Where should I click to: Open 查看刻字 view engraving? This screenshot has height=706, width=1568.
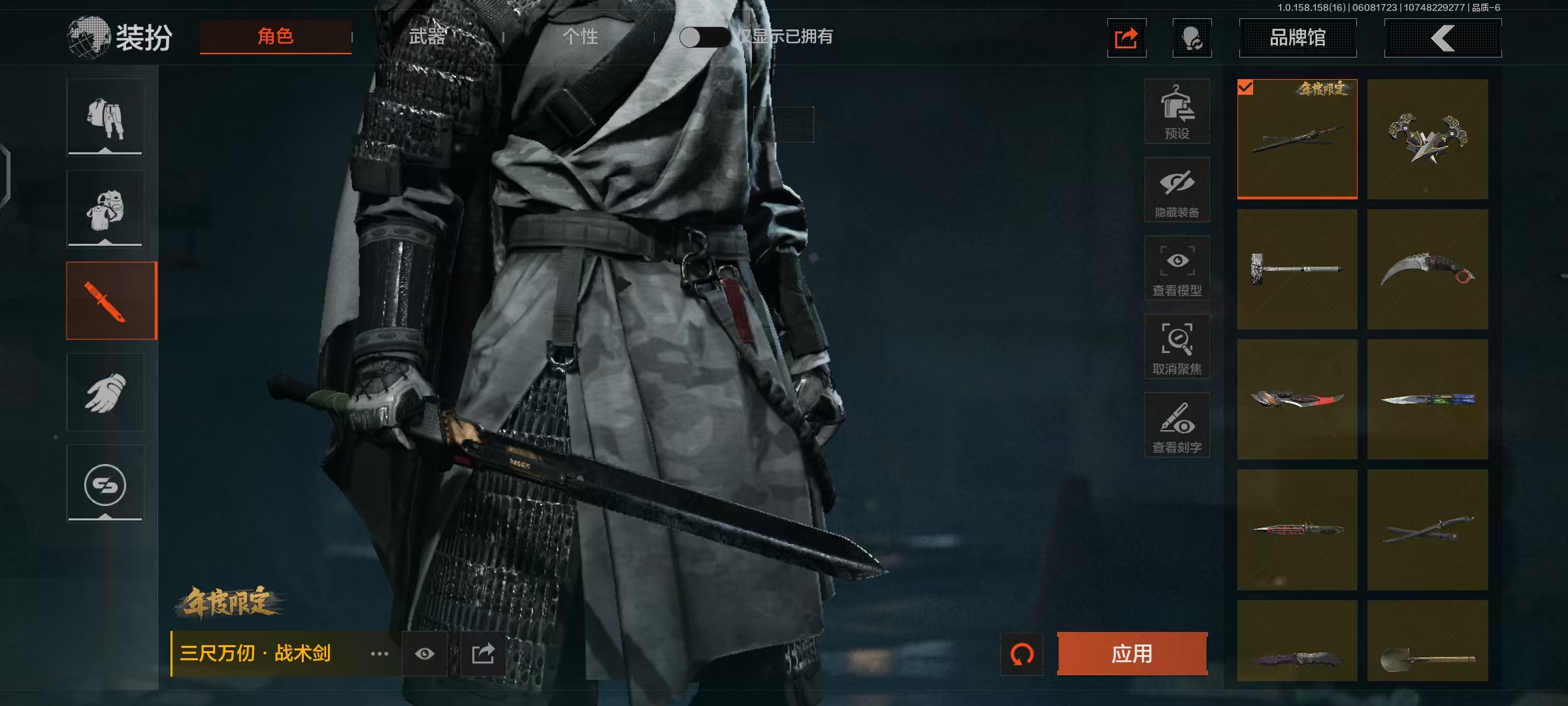tap(1177, 425)
